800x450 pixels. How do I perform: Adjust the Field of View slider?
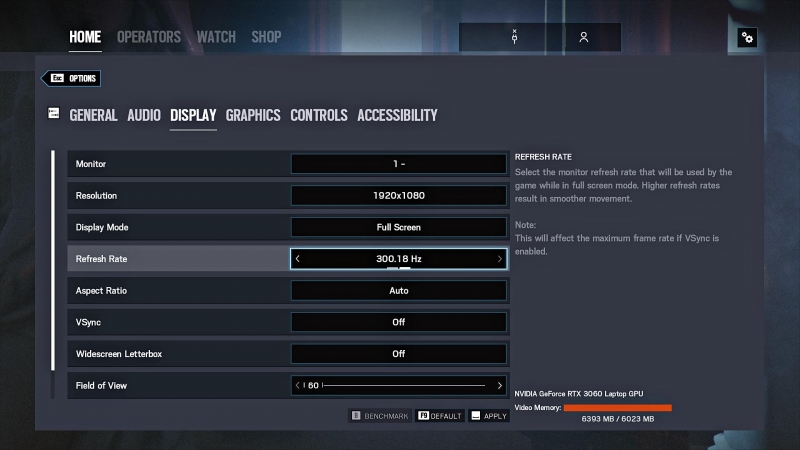[408, 385]
